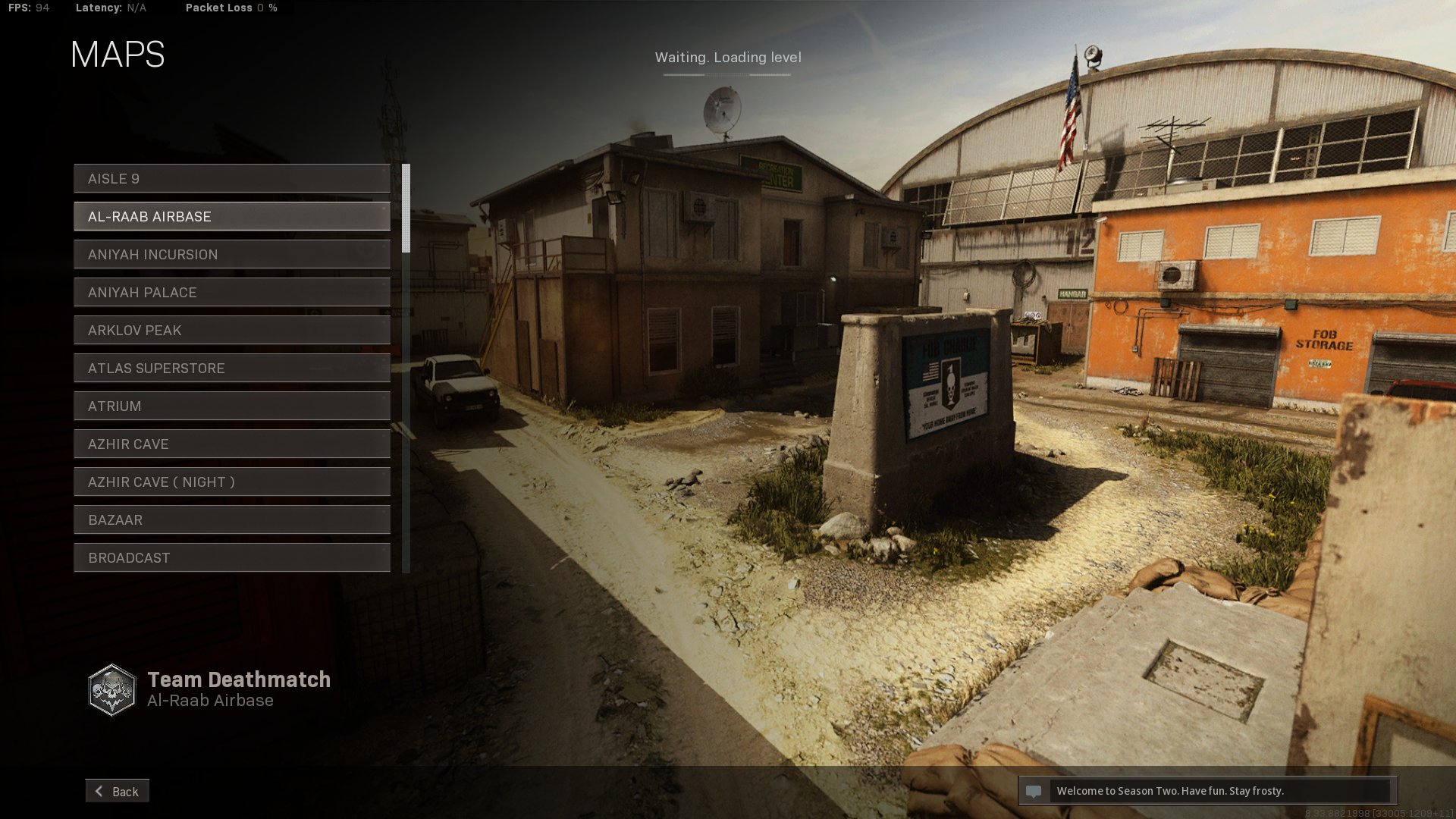Viewport: 1456px width, 819px height.
Task: Click the MAPS heading
Action: point(116,54)
